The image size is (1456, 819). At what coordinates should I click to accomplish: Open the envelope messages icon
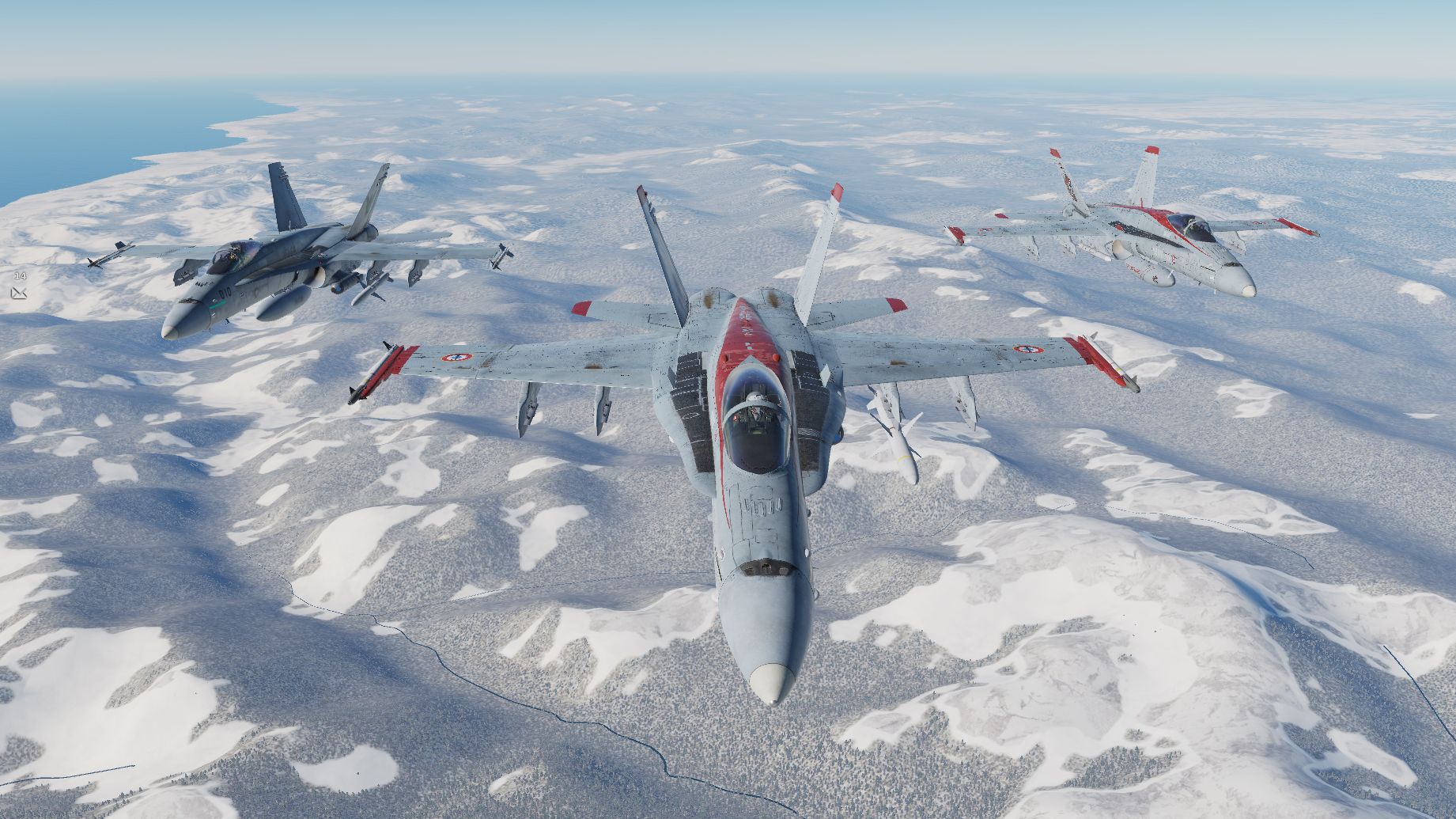click(20, 294)
